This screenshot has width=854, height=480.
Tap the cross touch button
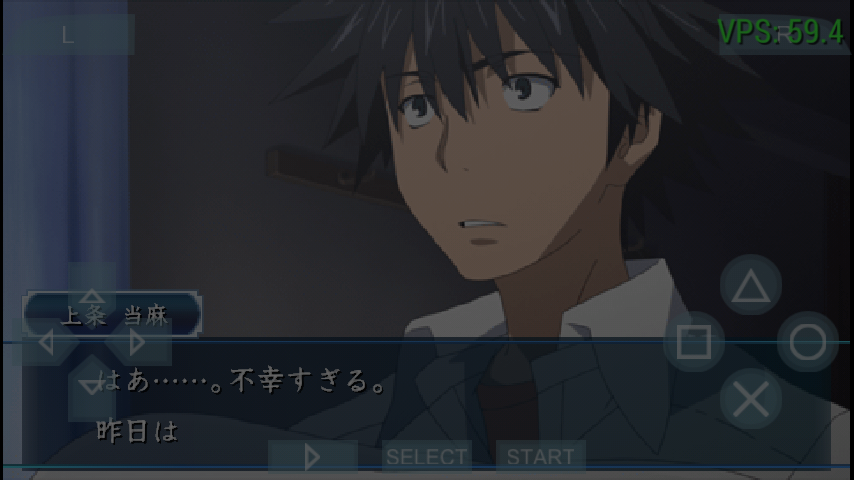[x=751, y=400]
